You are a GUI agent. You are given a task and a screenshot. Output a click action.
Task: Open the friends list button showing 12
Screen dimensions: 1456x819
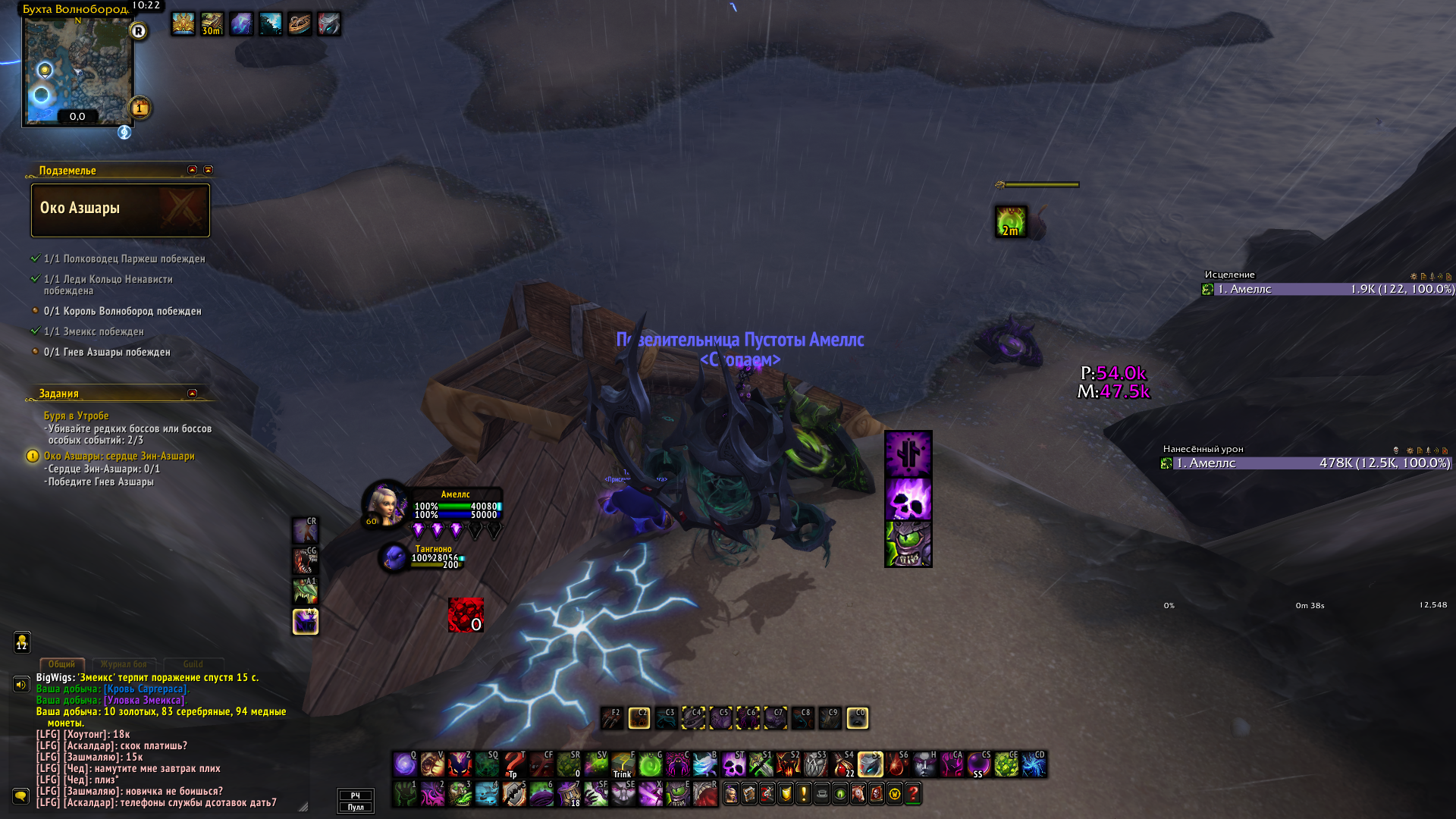click(22, 642)
